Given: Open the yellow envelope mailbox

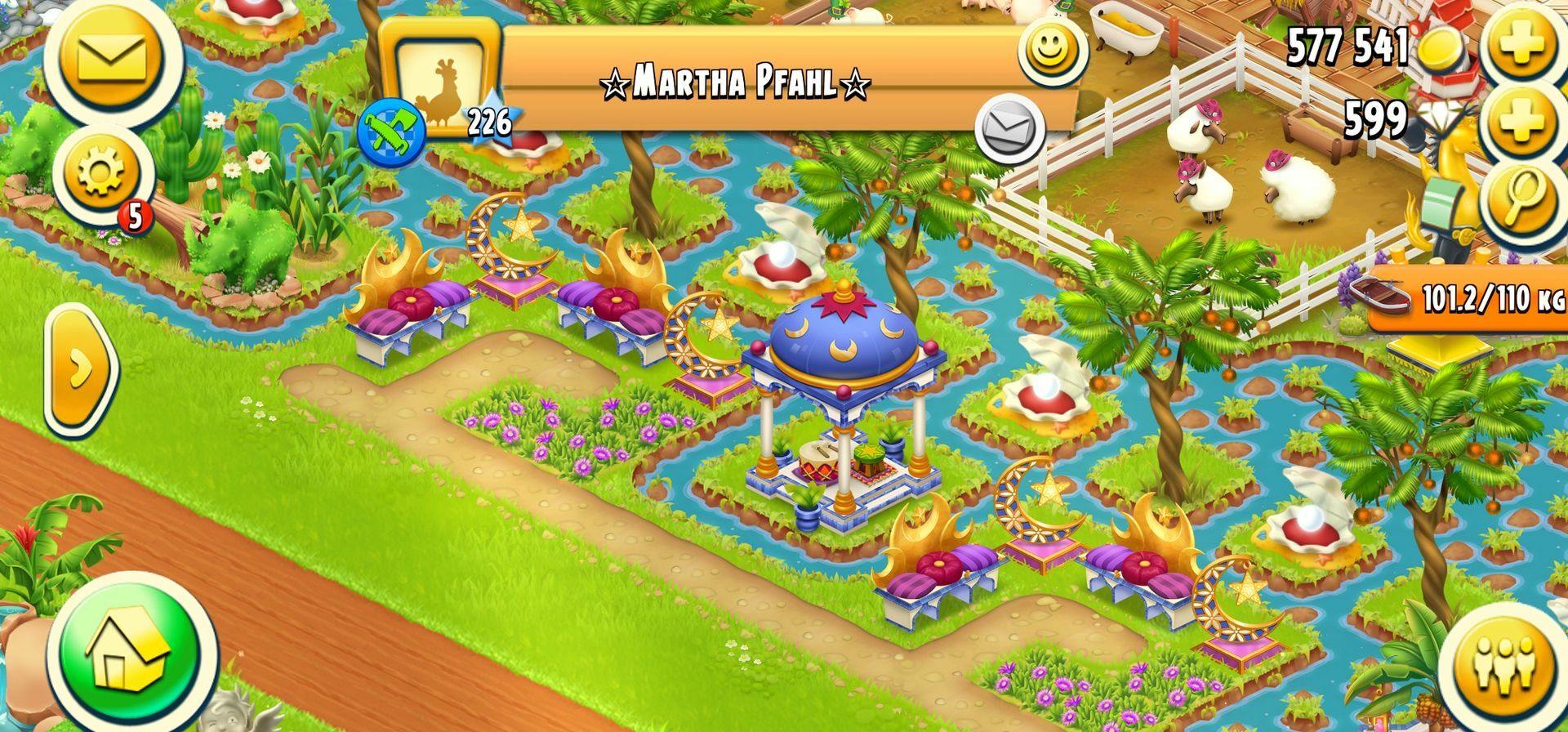Looking at the screenshot, I should 110,57.
